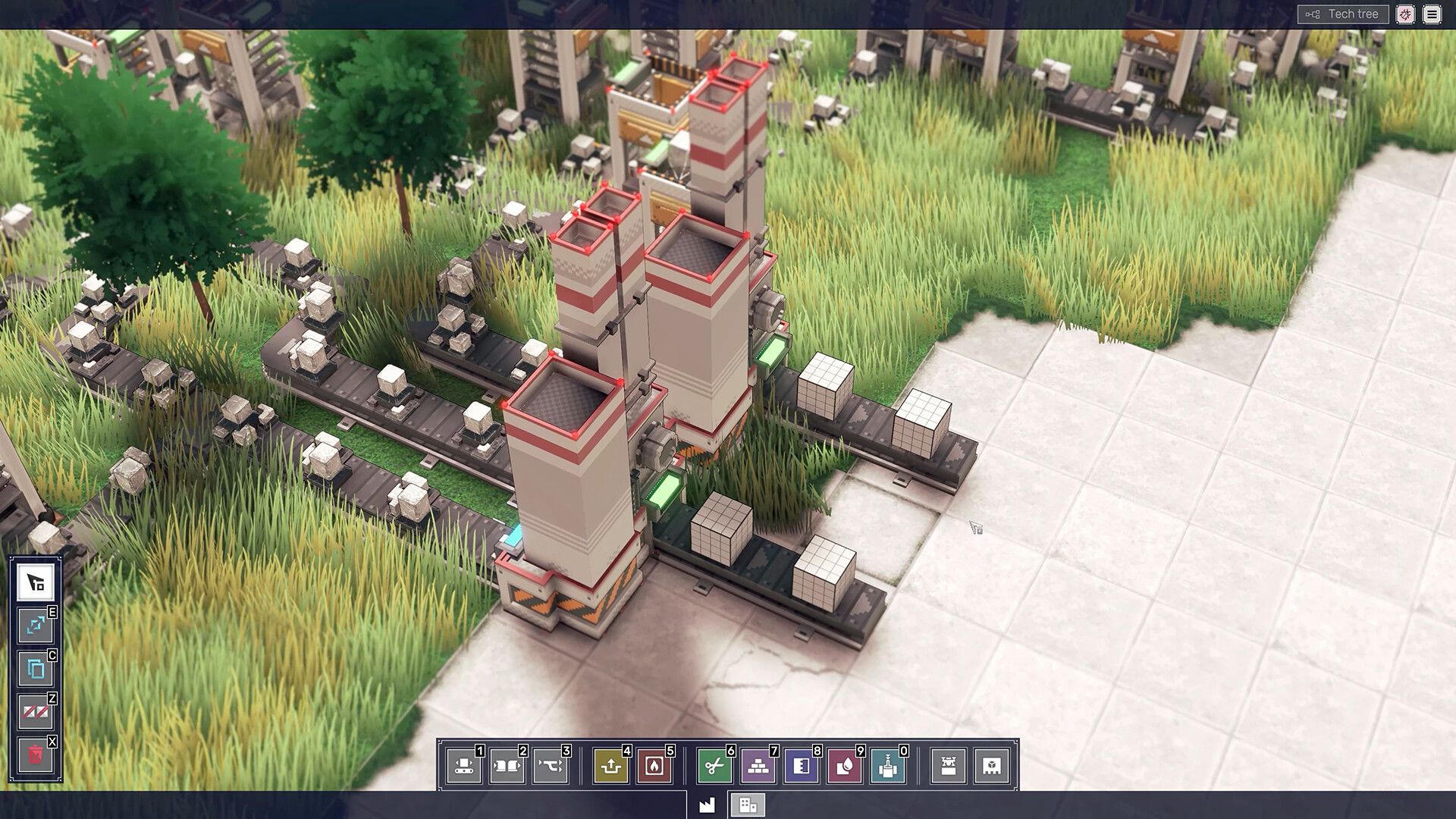Click the bug report icon in the top-right corner
Viewport: 1456px width, 819px height.
click(1407, 14)
